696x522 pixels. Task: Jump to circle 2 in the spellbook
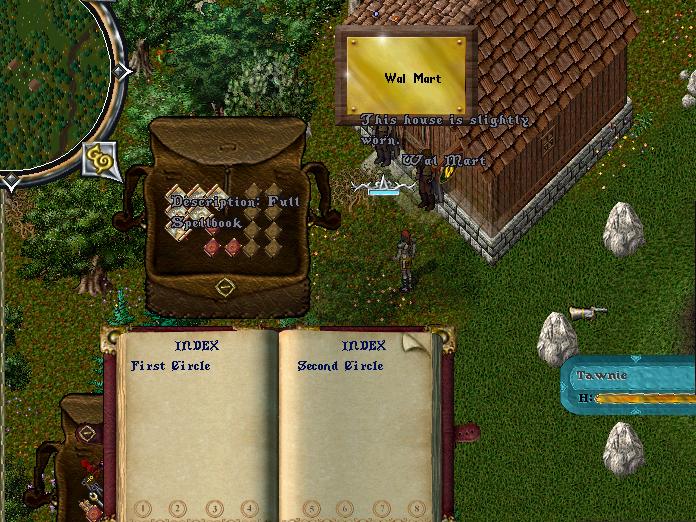coord(177,508)
